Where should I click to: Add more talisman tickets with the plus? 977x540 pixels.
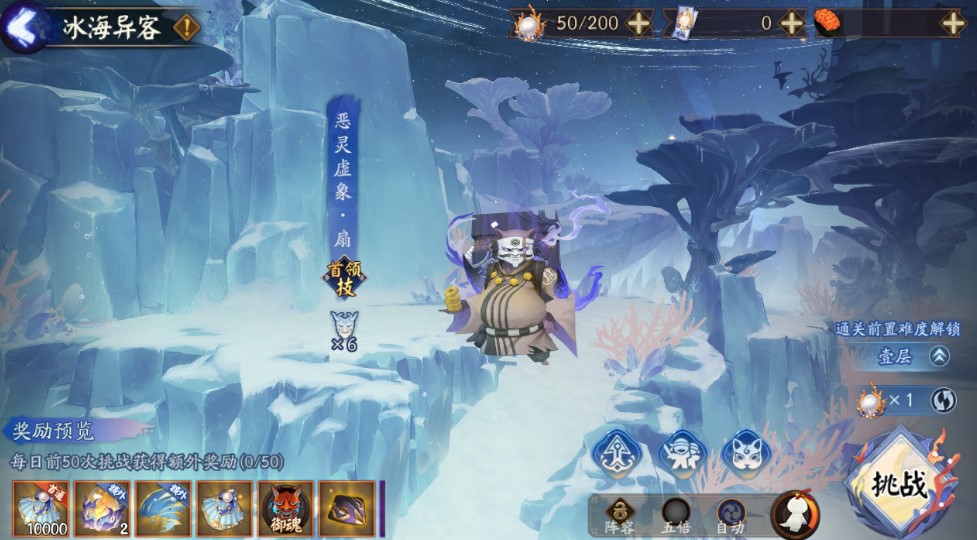791,22
